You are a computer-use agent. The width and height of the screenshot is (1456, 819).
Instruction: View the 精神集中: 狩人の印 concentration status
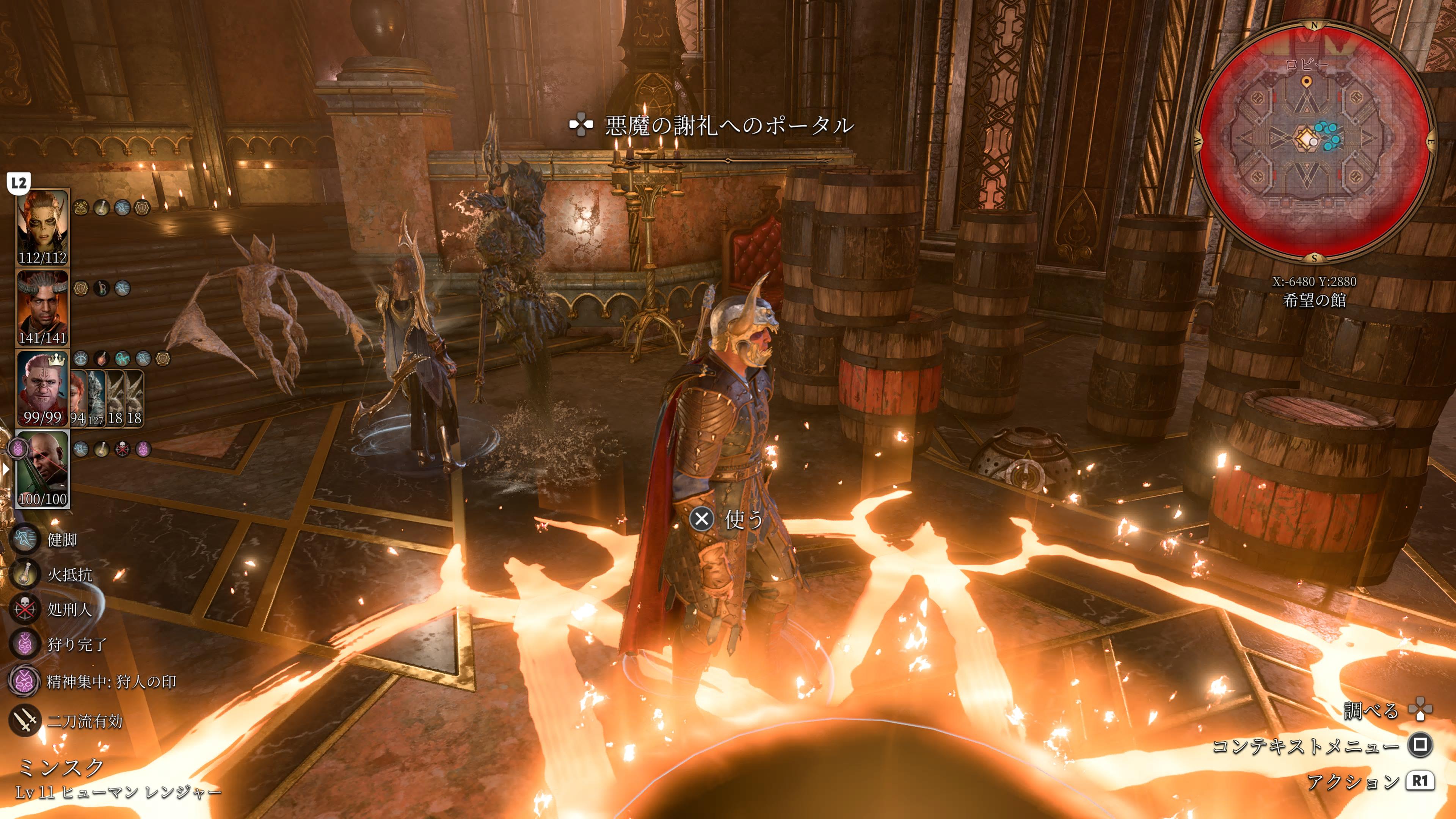tap(24, 681)
